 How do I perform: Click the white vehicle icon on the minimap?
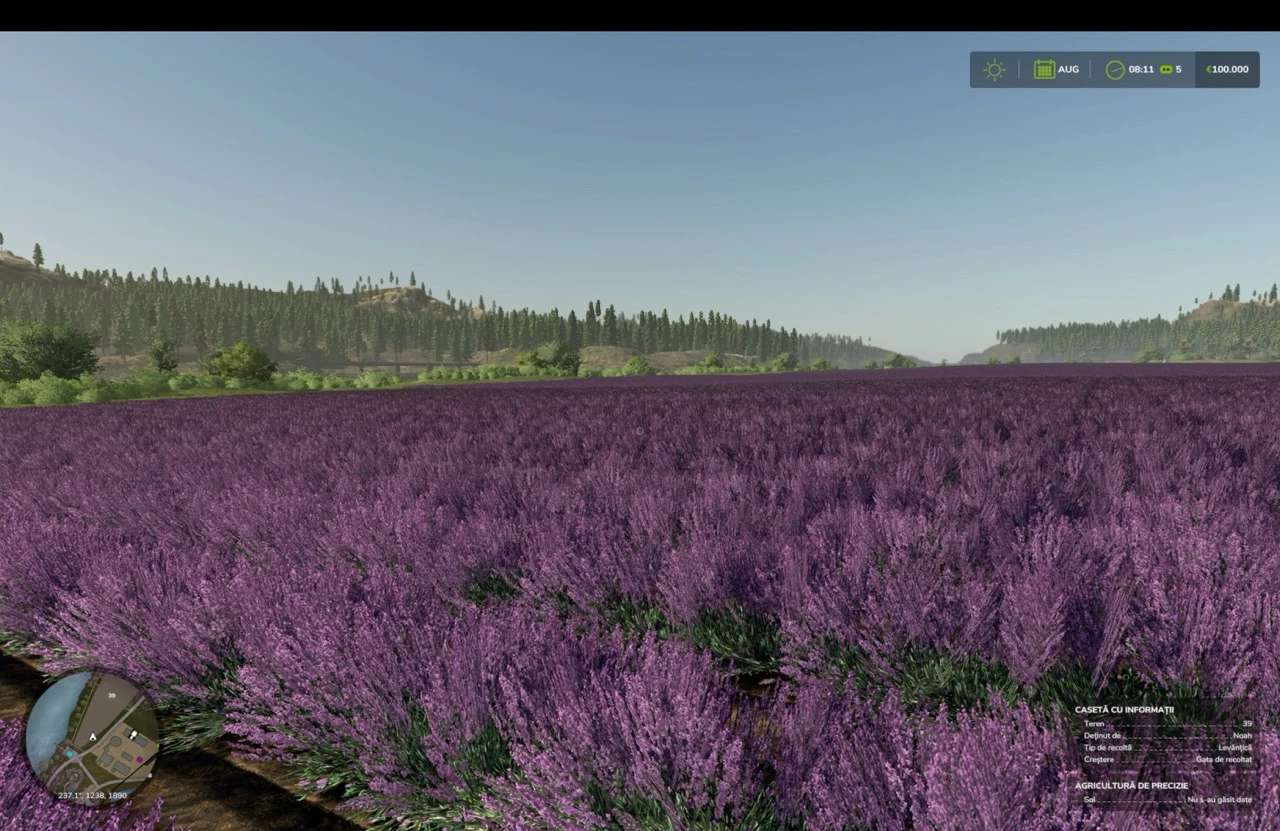coord(133,734)
